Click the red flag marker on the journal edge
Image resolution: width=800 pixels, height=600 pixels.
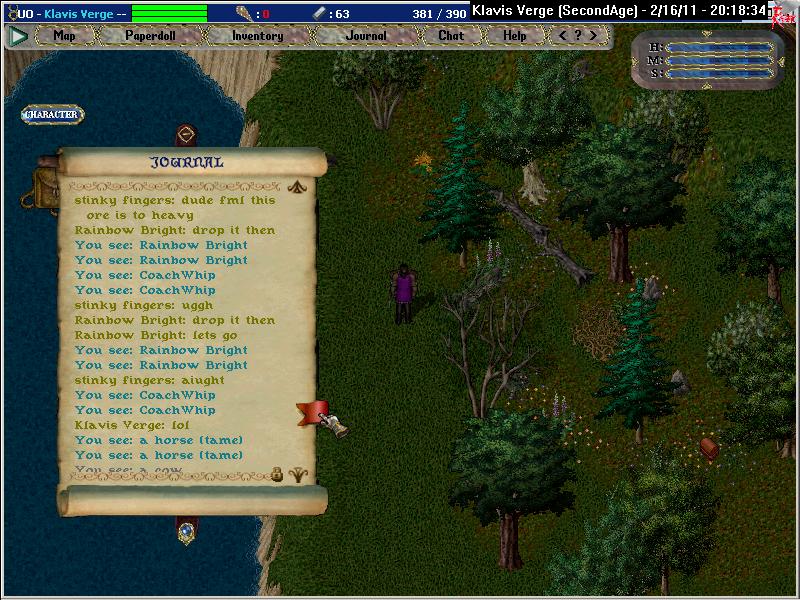click(x=311, y=412)
